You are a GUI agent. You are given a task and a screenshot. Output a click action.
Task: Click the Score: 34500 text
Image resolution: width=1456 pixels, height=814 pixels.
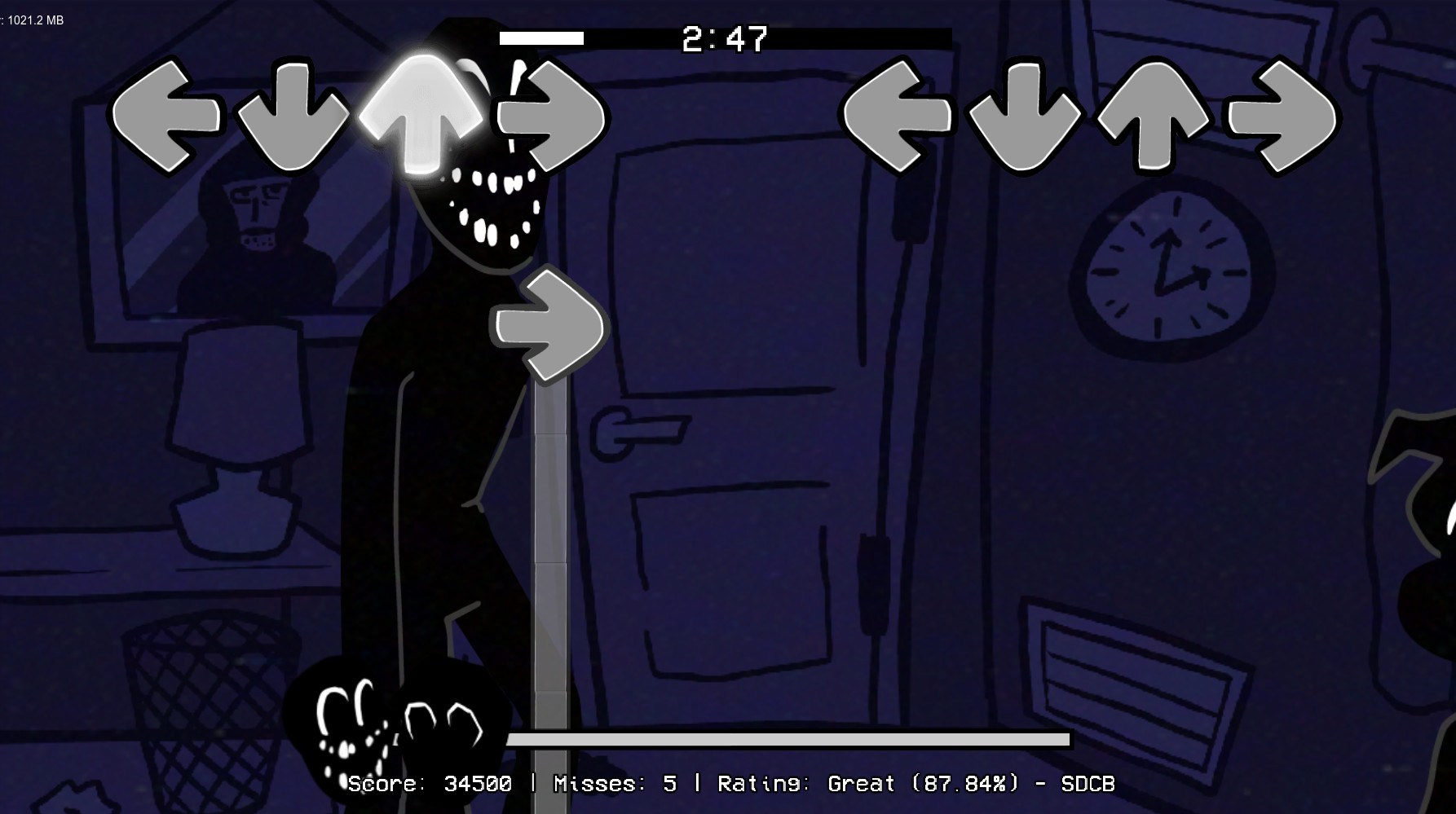point(430,783)
